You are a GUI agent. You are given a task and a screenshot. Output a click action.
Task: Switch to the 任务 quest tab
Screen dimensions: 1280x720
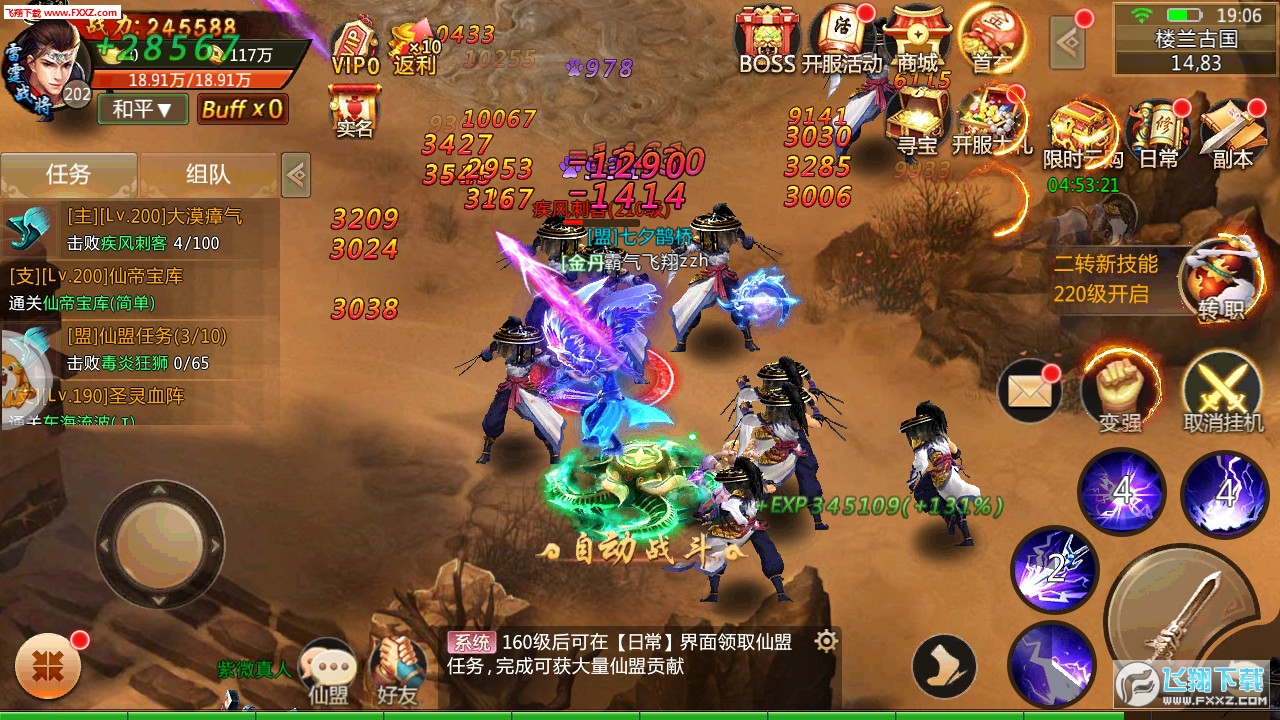(70, 173)
